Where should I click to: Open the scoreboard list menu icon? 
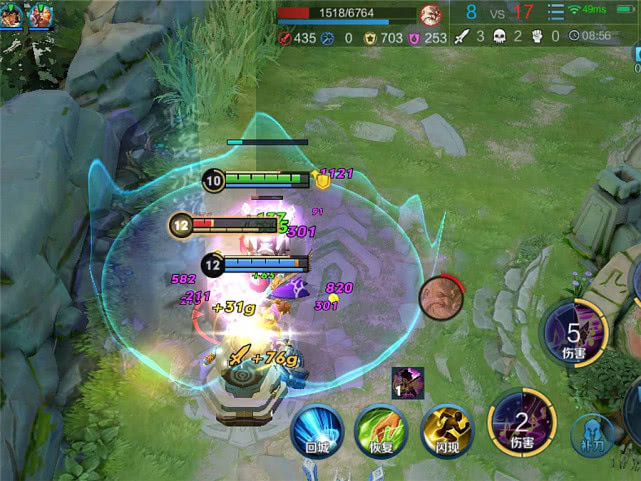[556, 13]
